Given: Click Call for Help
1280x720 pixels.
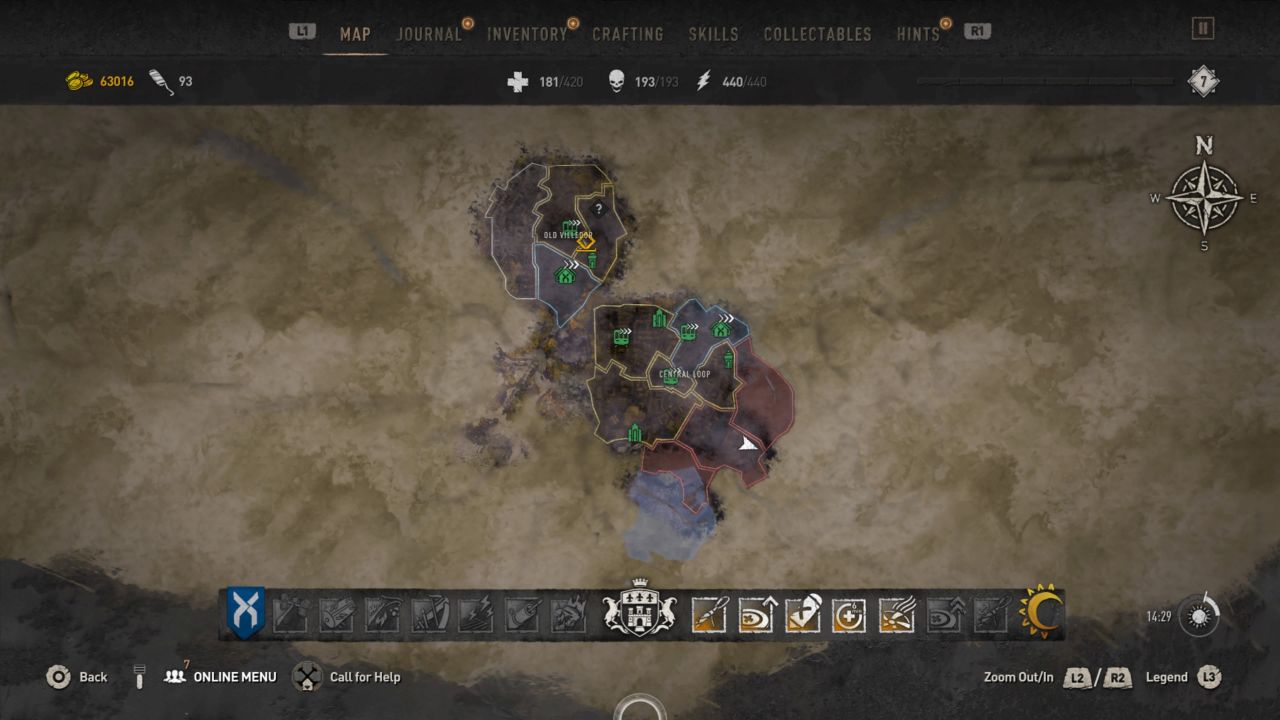Looking at the screenshot, I should [x=364, y=677].
